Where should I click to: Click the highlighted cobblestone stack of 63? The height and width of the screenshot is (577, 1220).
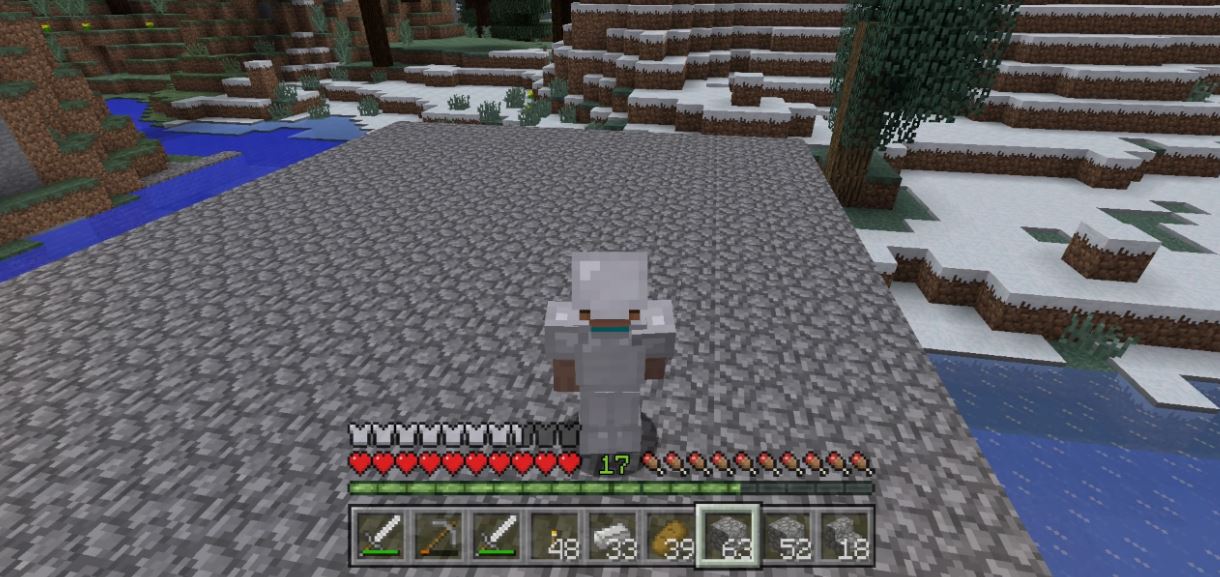point(728,534)
